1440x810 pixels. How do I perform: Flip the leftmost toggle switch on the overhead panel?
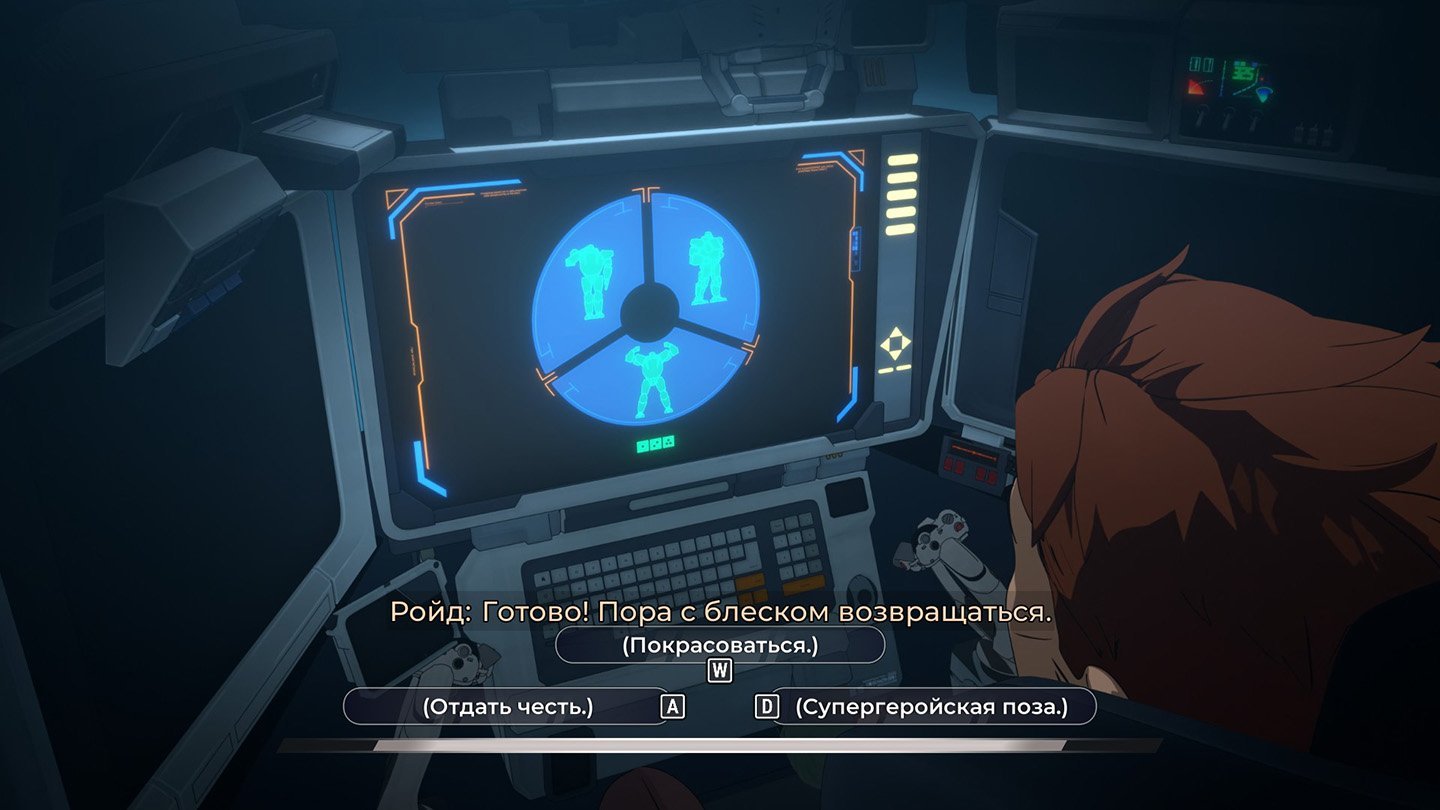[x=1202, y=115]
